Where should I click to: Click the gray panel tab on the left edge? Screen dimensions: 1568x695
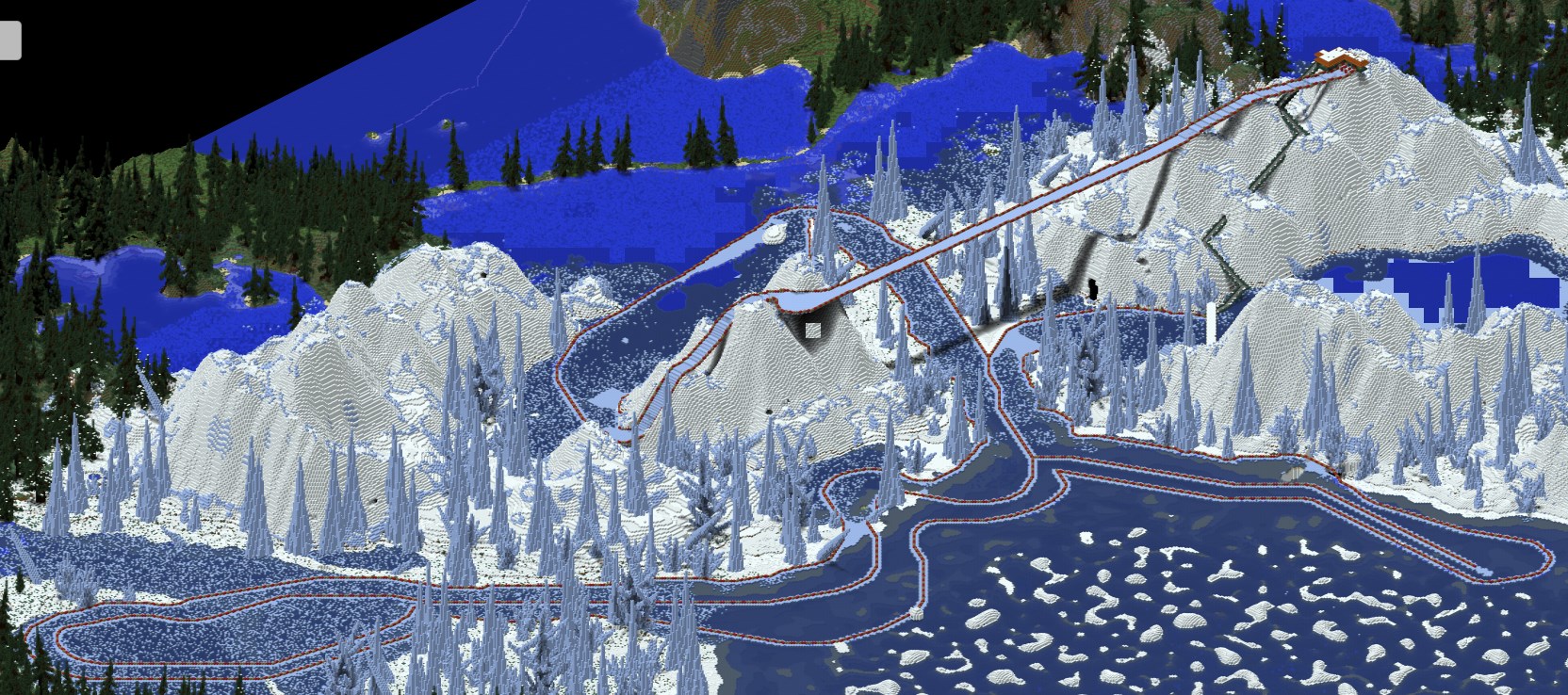click(x=9, y=40)
